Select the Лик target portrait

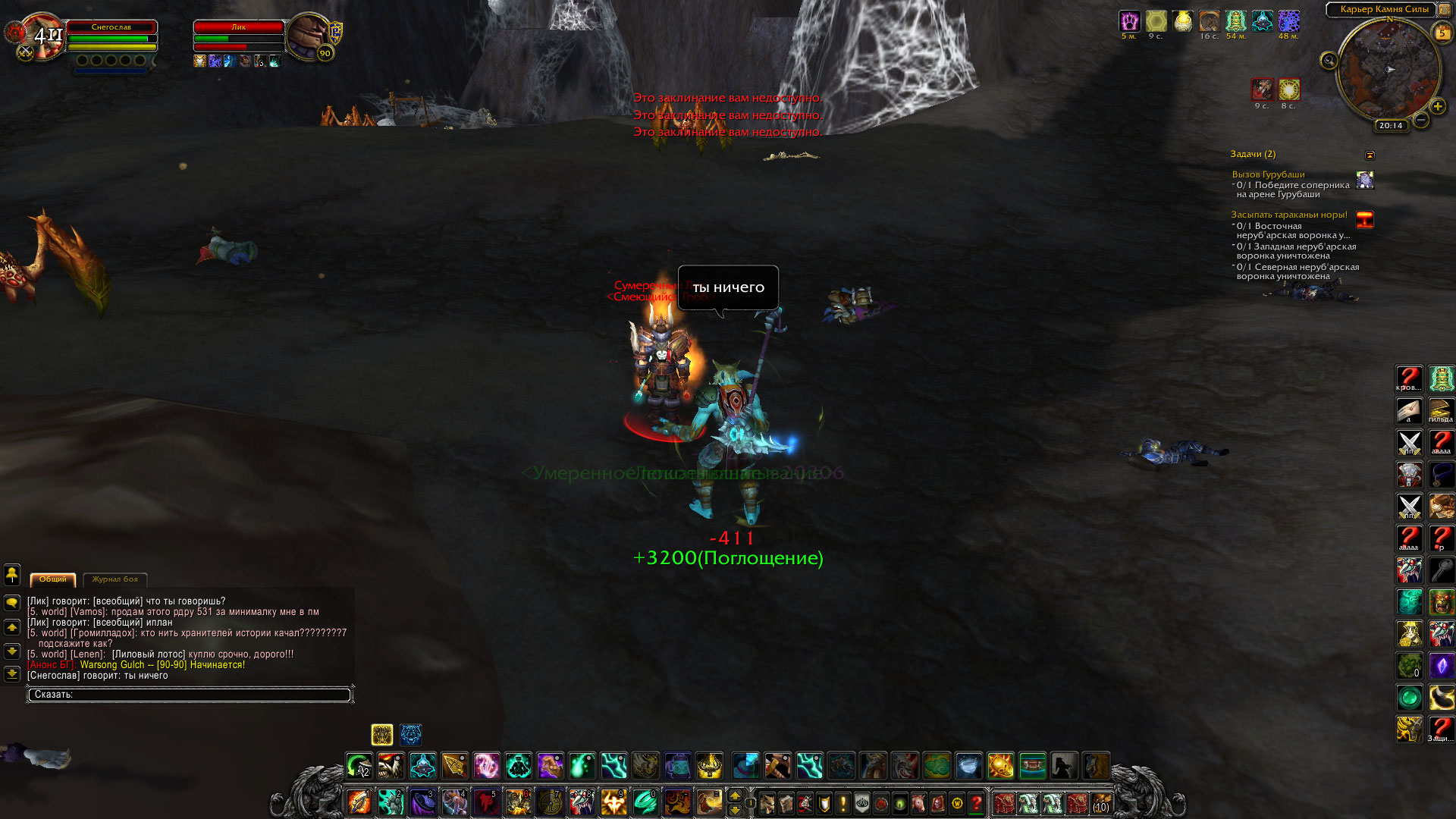pos(309,36)
